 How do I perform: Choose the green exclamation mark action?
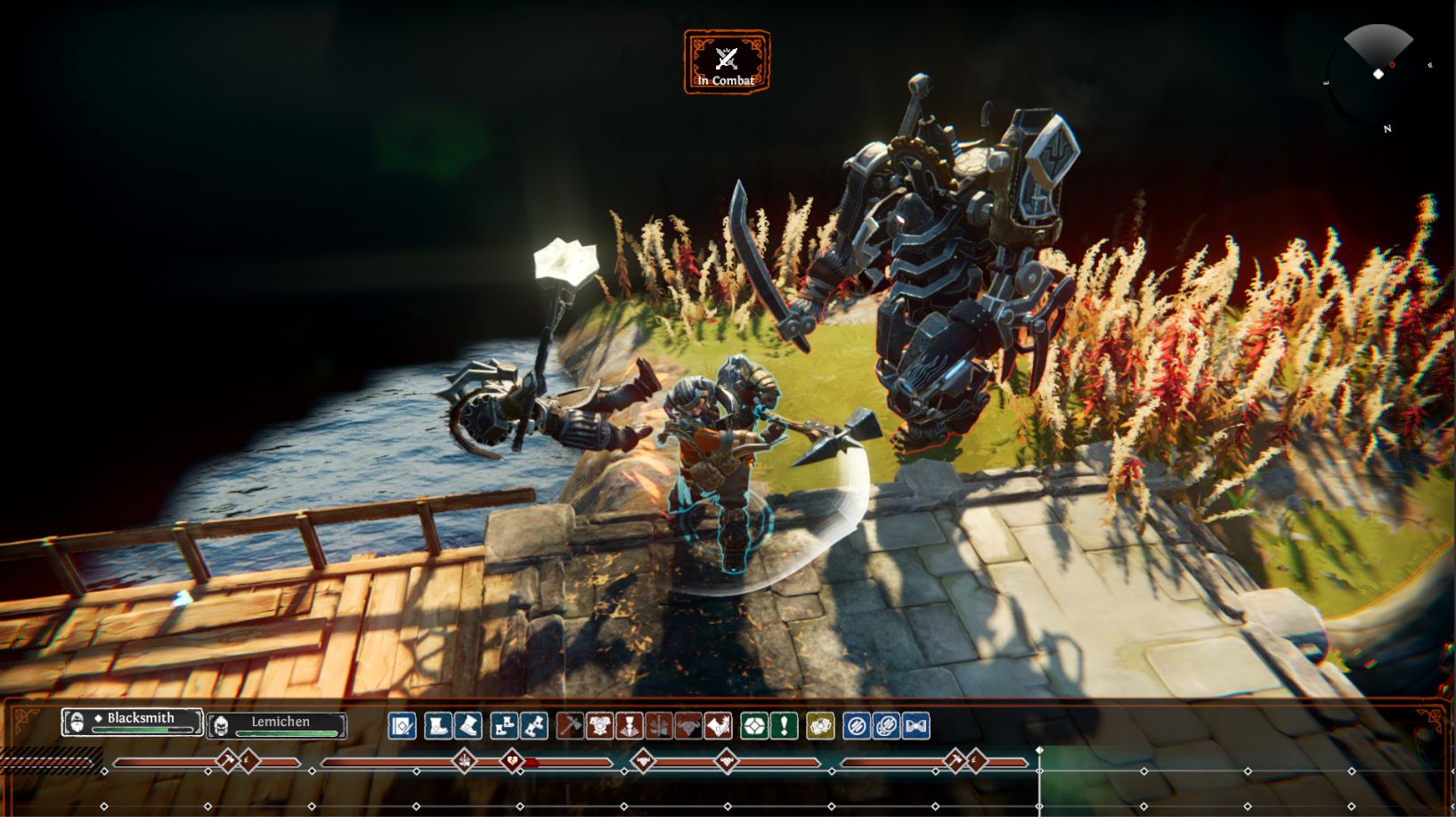pos(784,726)
